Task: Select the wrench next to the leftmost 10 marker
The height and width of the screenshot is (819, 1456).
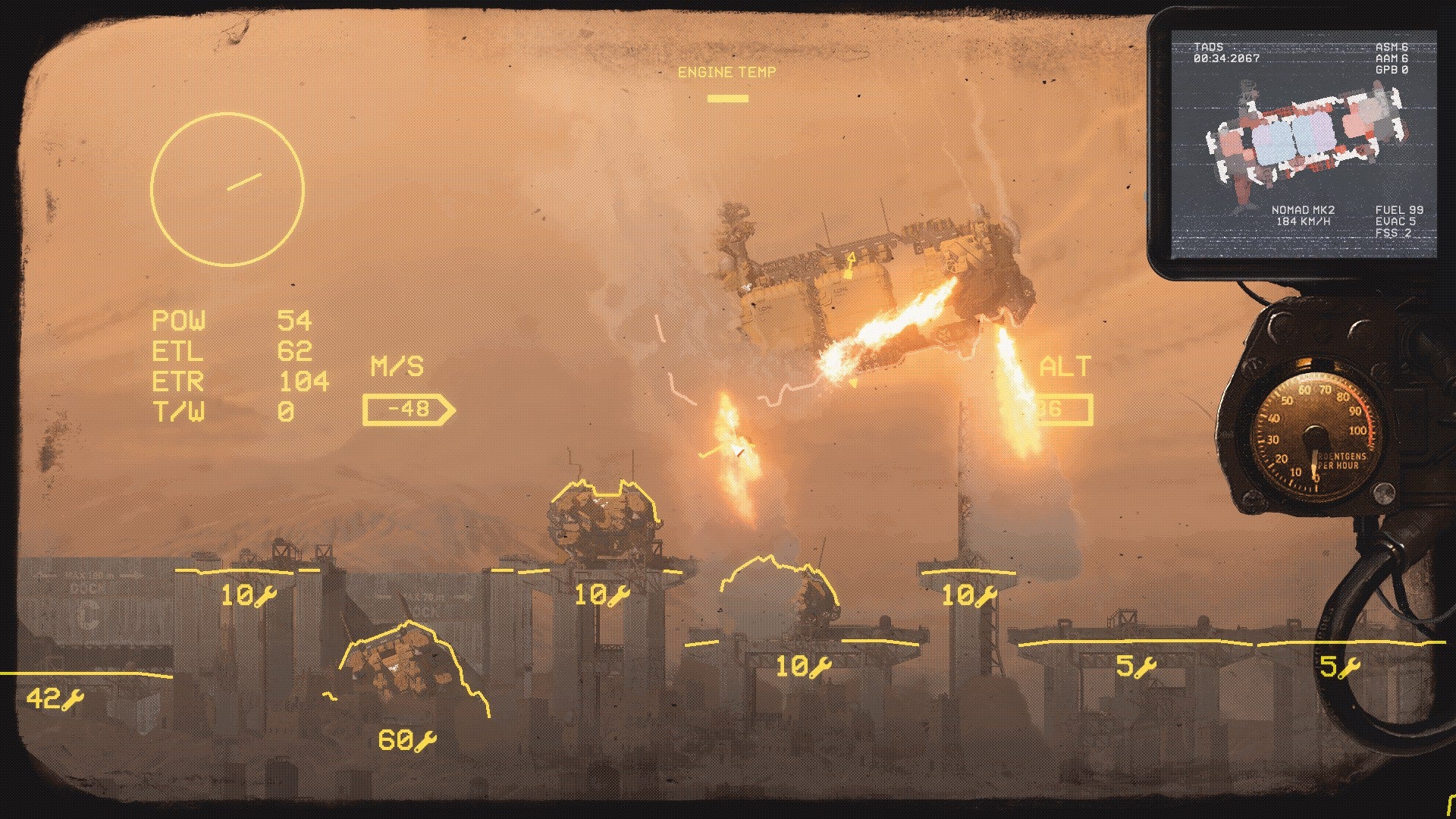Action: pyautogui.click(x=265, y=596)
